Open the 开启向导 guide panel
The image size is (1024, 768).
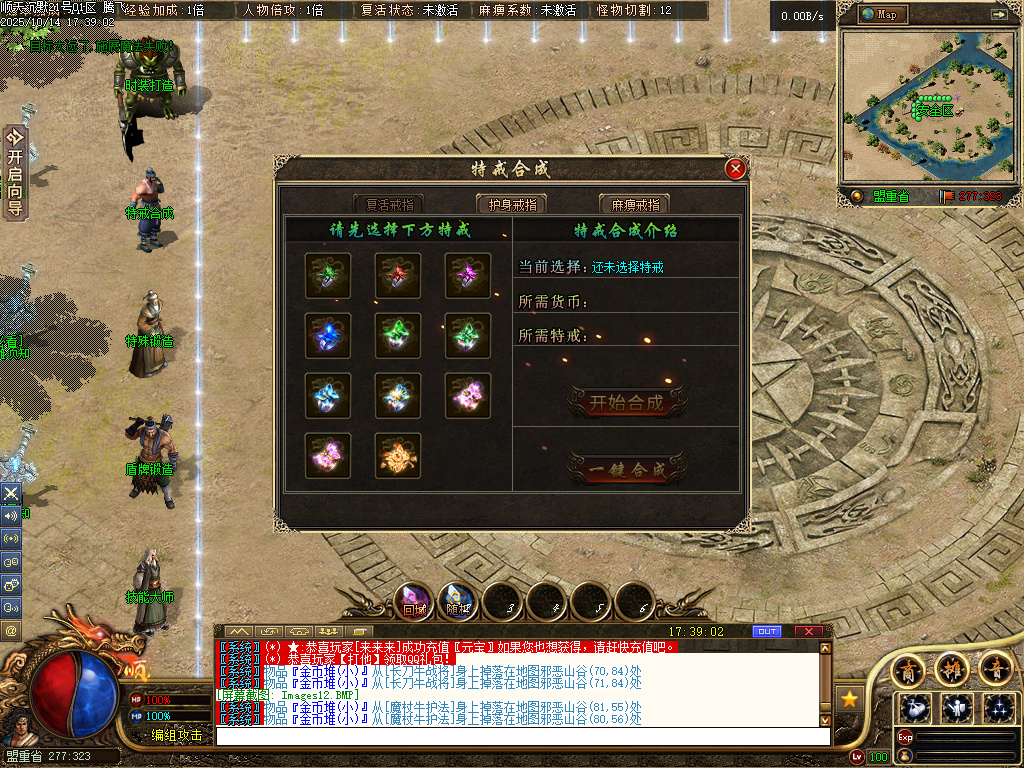[x=15, y=172]
